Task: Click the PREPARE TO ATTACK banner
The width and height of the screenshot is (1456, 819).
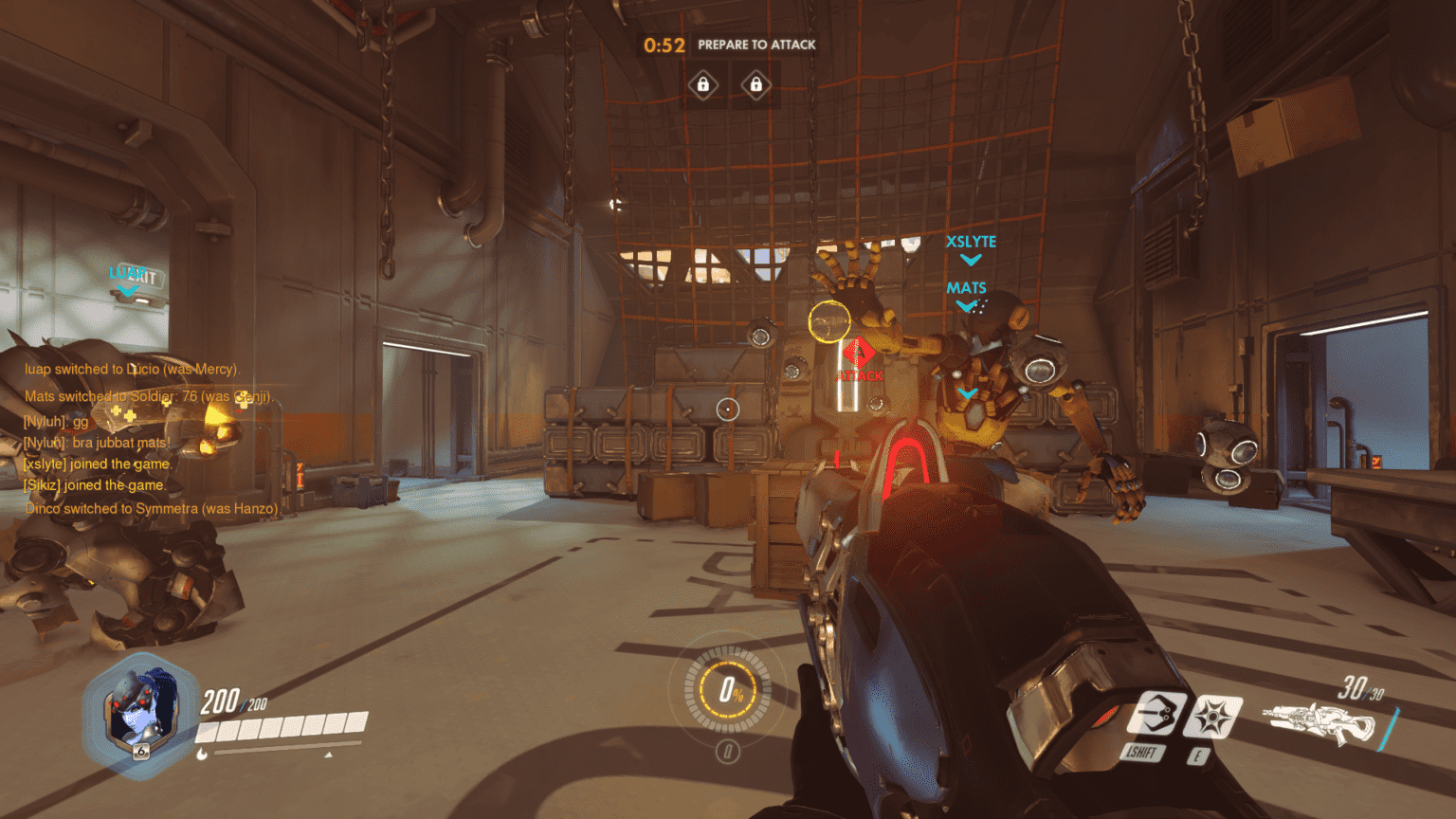Action: [757, 45]
